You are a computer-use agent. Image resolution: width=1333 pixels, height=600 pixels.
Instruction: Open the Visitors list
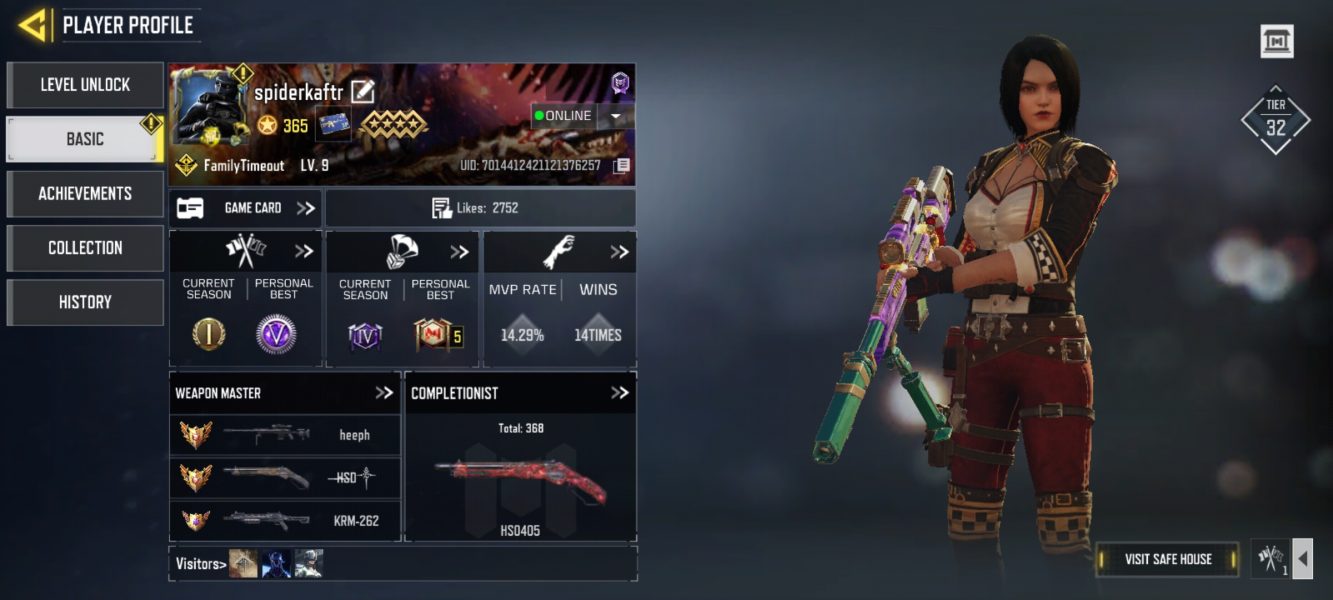[197, 564]
